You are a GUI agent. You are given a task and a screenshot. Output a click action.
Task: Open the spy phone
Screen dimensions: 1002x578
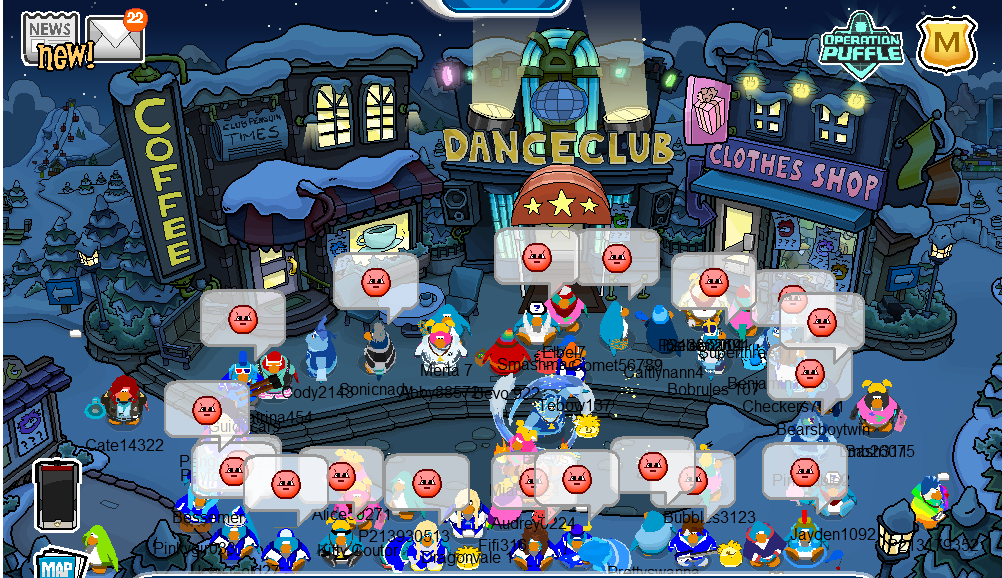pyautogui.click(x=56, y=495)
